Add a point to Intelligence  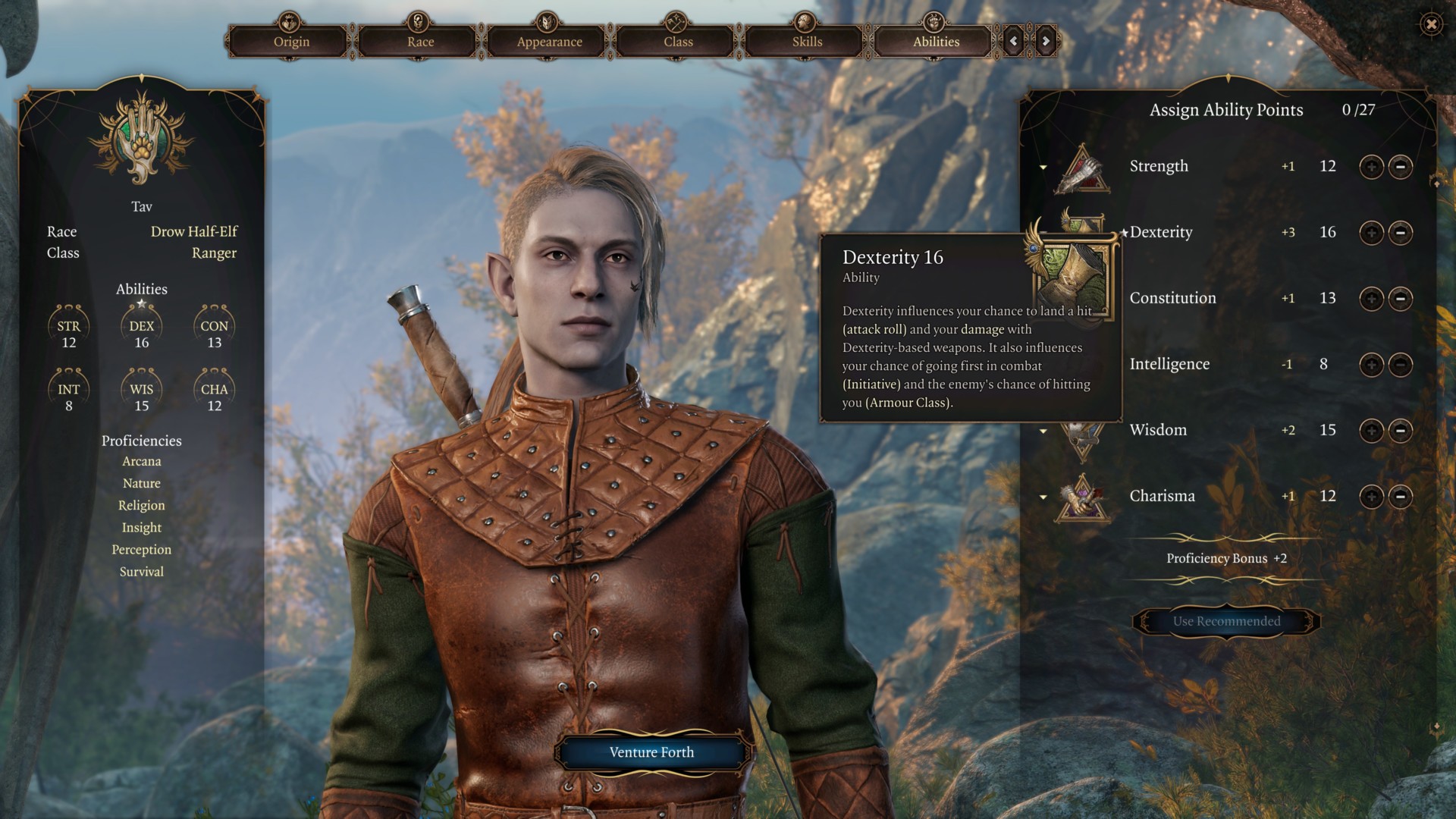1371,365
